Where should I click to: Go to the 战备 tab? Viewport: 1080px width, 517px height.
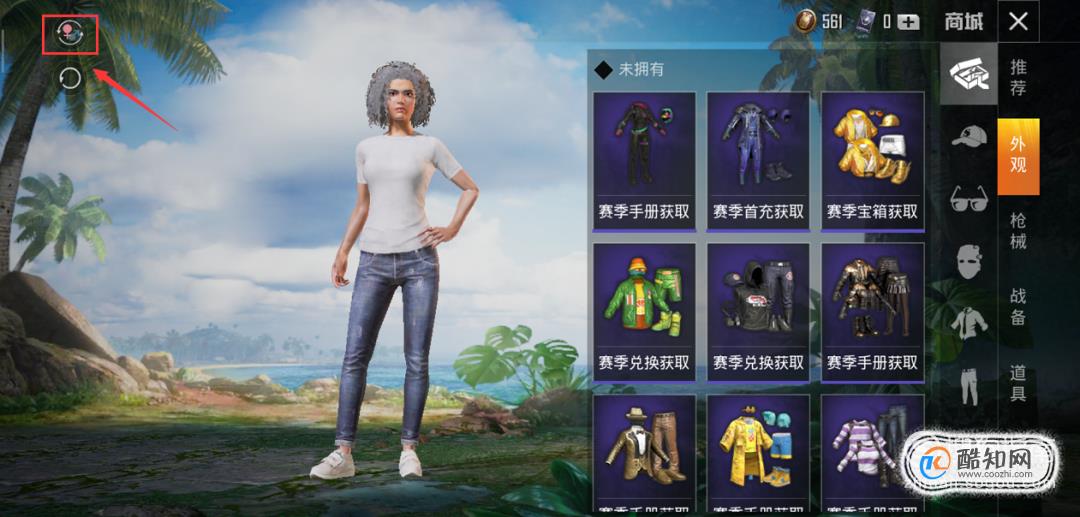point(1018,307)
